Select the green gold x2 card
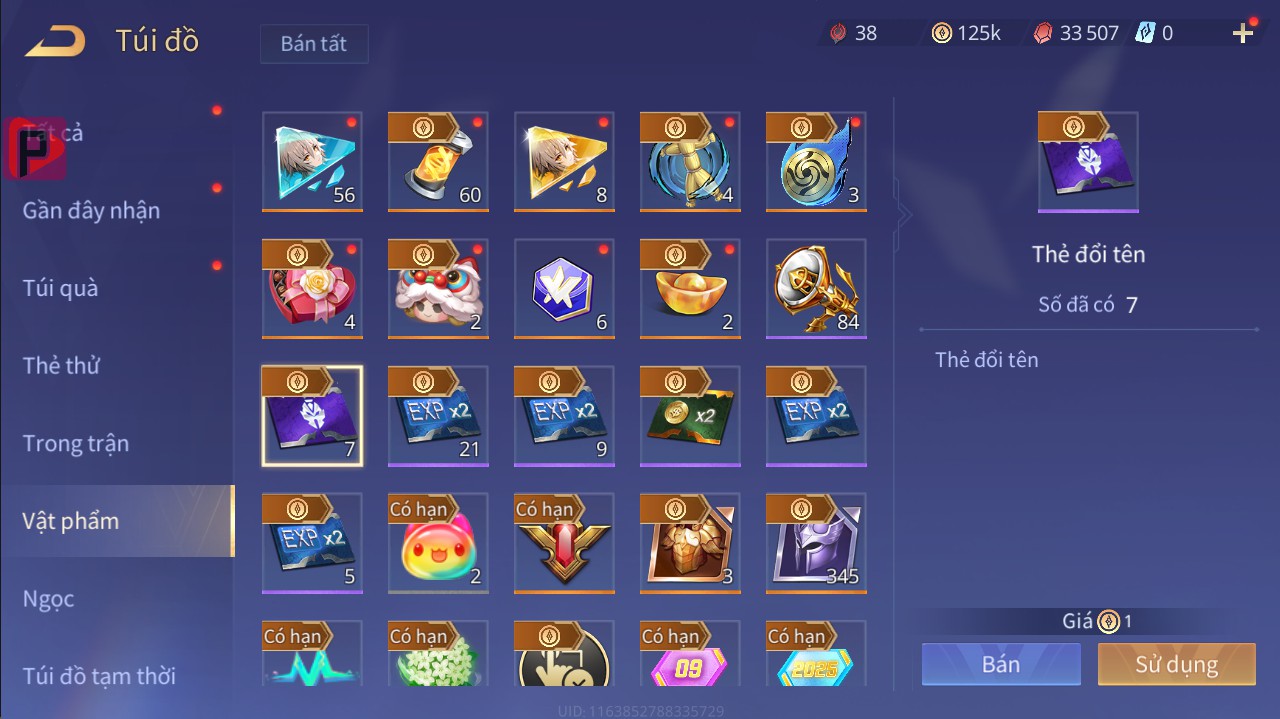 pos(690,416)
